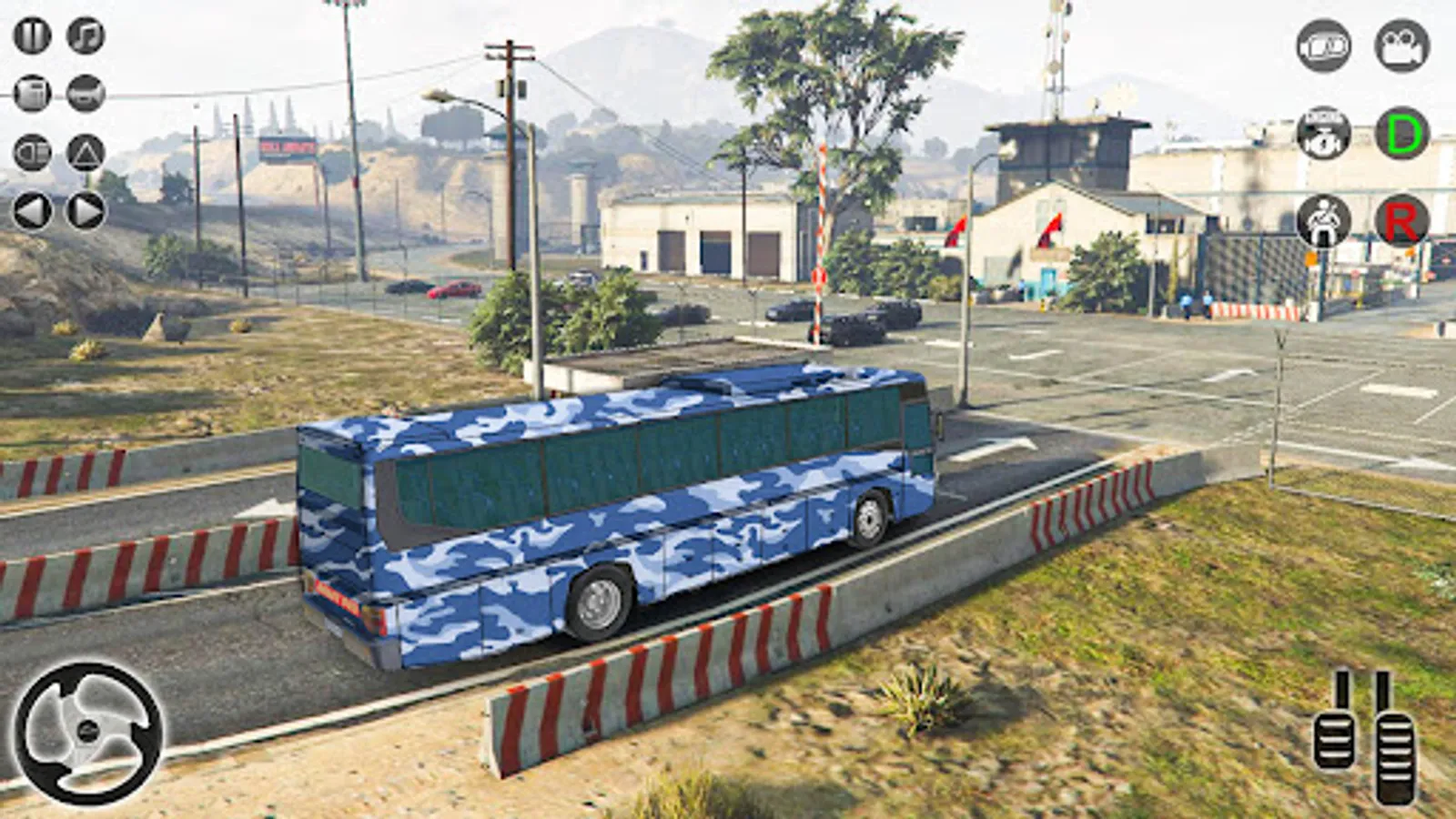Shift into R reverse gear
This screenshot has height=819, width=1456.
tap(1403, 219)
